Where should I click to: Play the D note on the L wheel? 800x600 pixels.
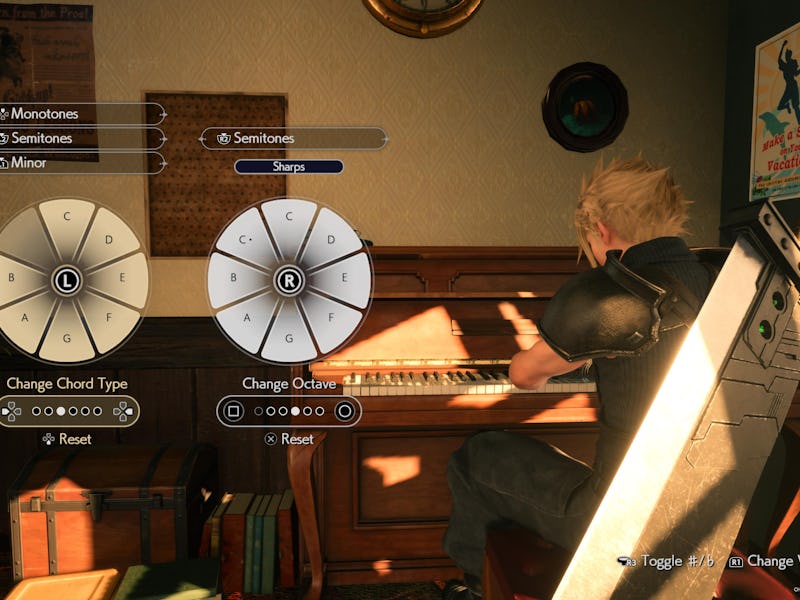click(107, 241)
